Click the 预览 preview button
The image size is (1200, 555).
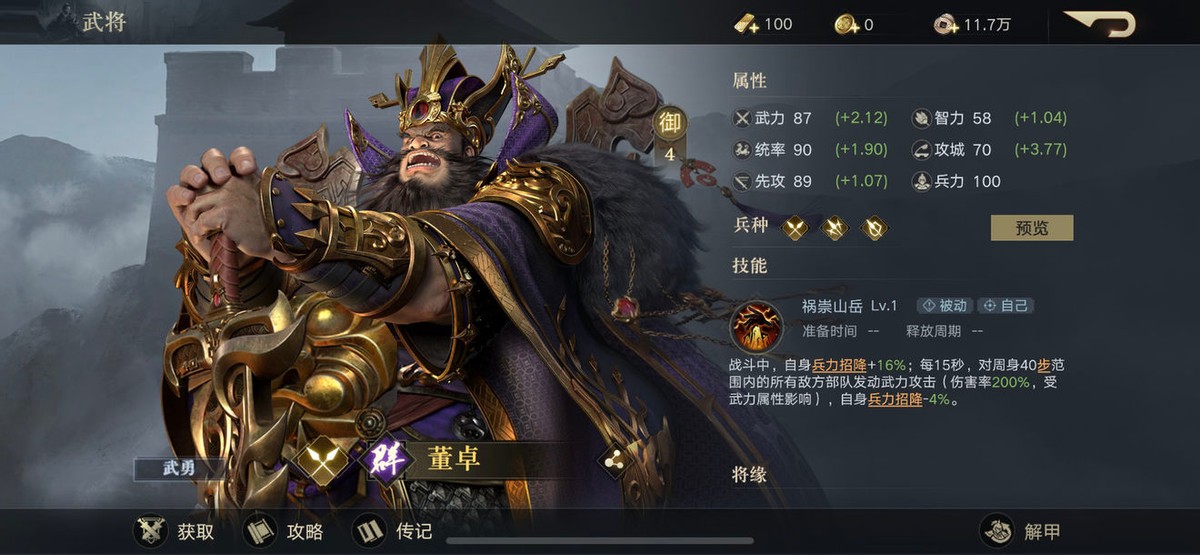[1031, 227]
